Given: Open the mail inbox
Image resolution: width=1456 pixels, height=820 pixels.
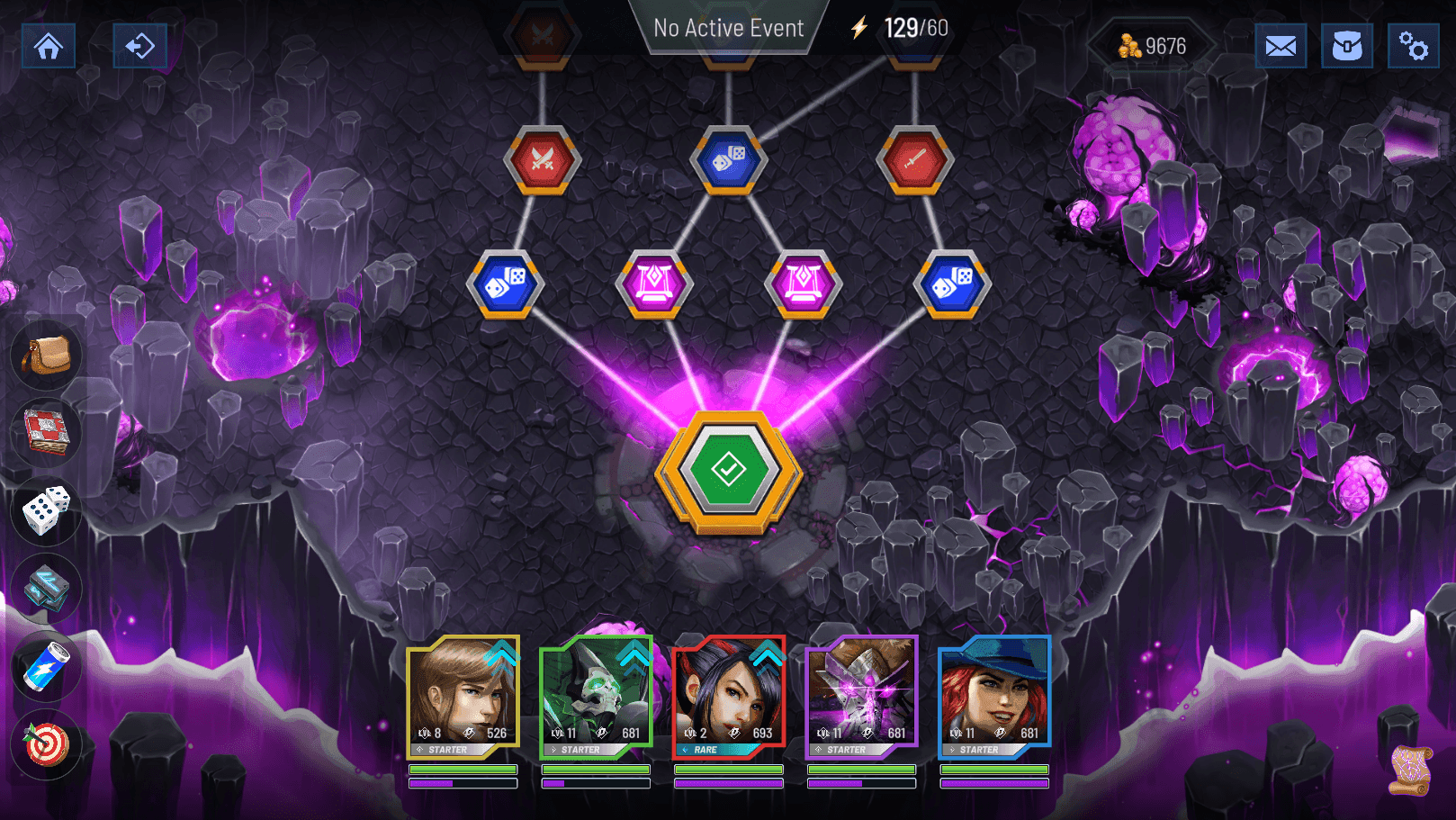Looking at the screenshot, I should tap(1281, 46).
